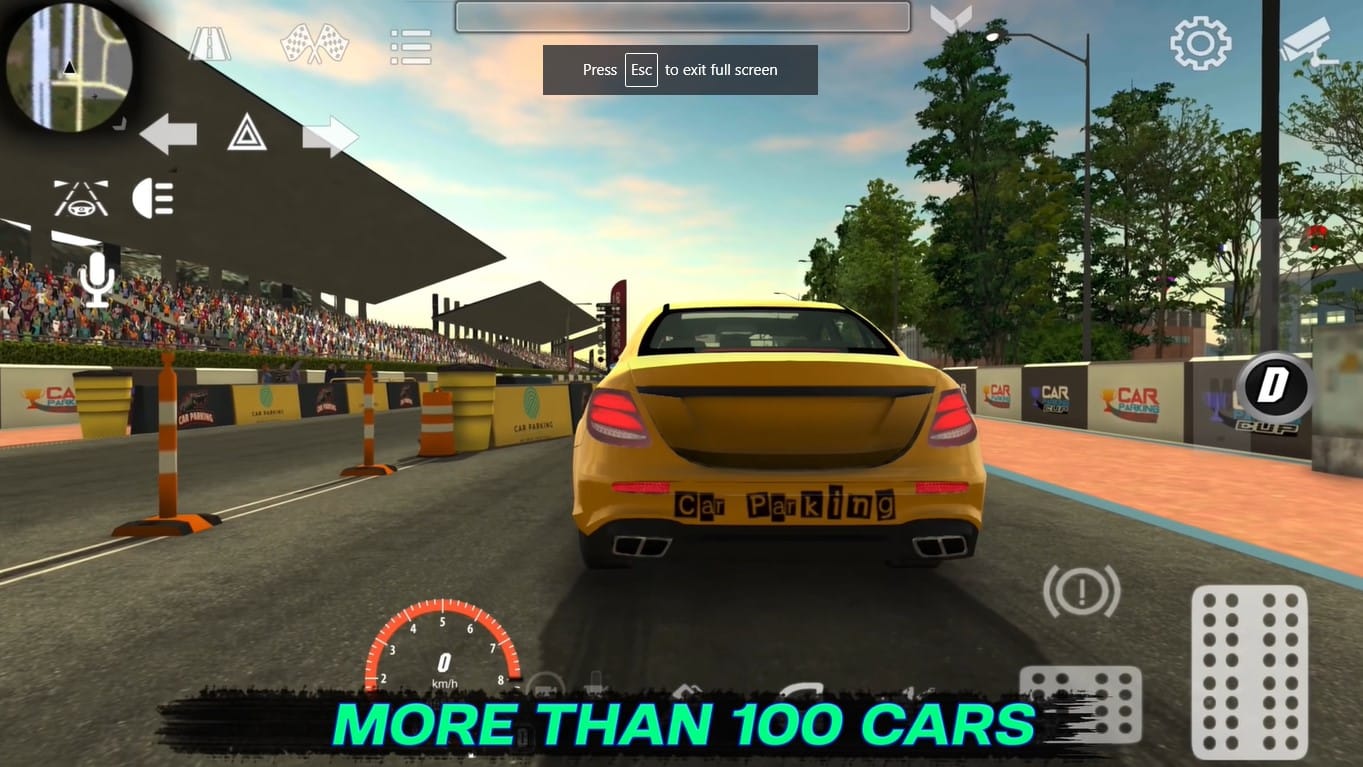1363x767 pixels.
Task: Open the list menu icon
Action: (410, 46)
